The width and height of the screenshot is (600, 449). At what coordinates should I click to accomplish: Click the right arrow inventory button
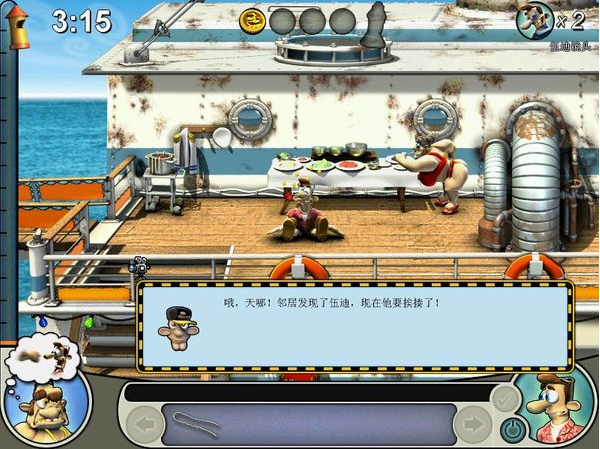tap(471, 423)
